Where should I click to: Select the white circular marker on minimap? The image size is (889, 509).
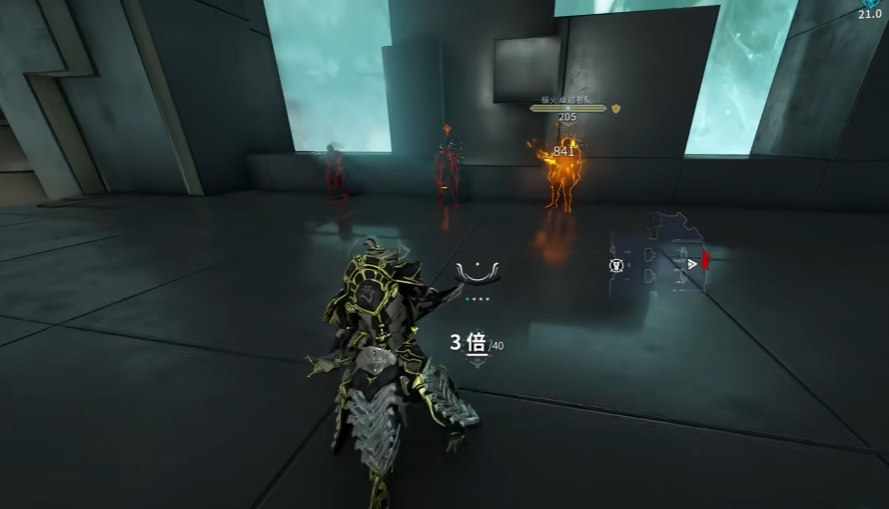[617, 265]
